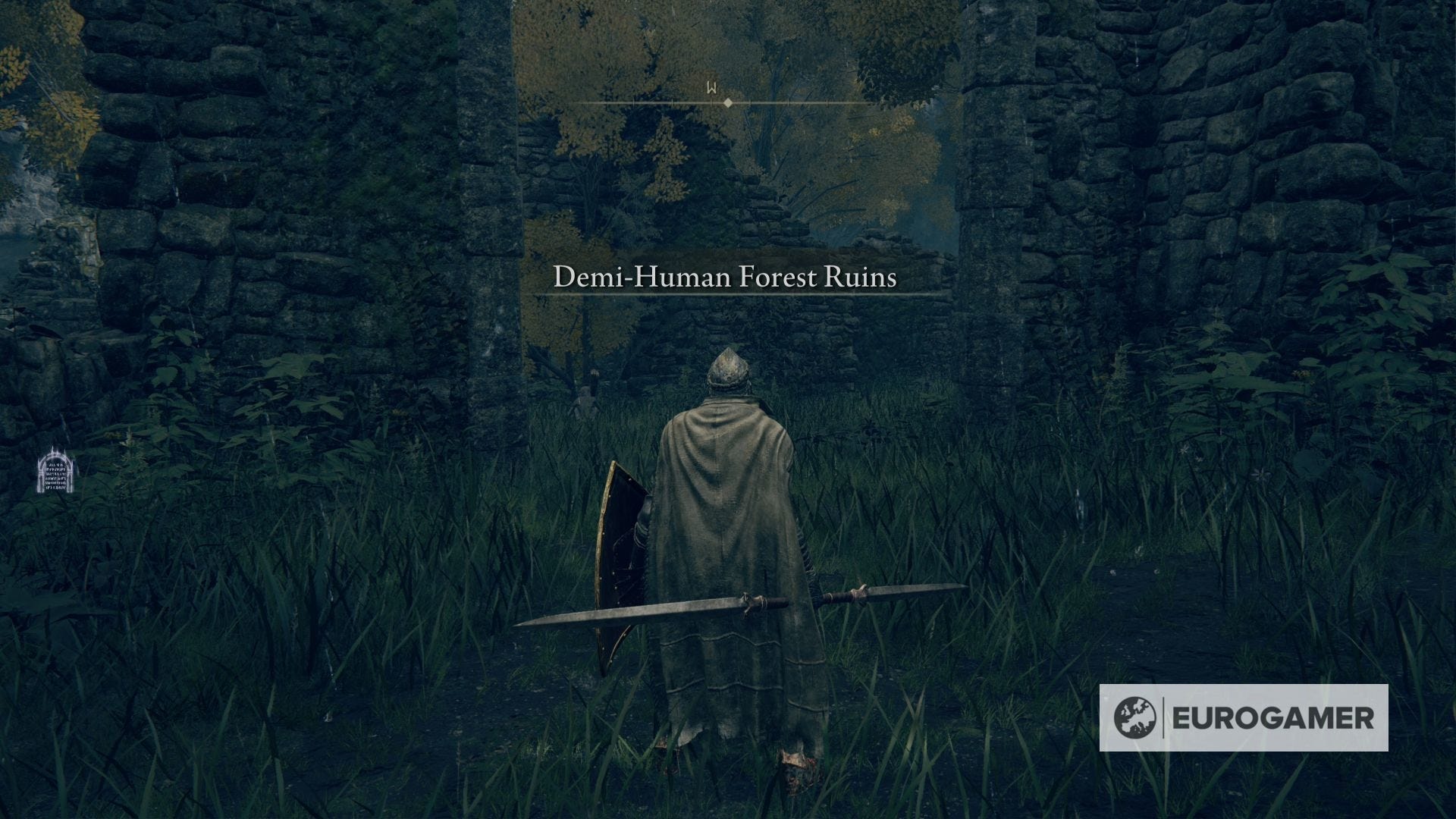Click the runic inscription inside the effigy arch
Image resolution: width=1456 pixels, height=819 pixels.
pyautogui.click(x=55, y=478)
